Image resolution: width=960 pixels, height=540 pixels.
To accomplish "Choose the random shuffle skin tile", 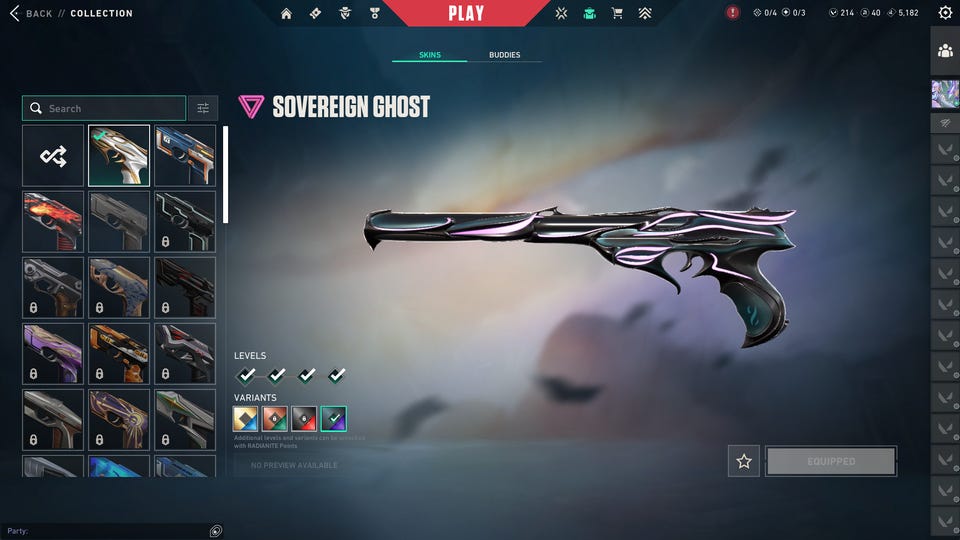I will tap(53, 155).
